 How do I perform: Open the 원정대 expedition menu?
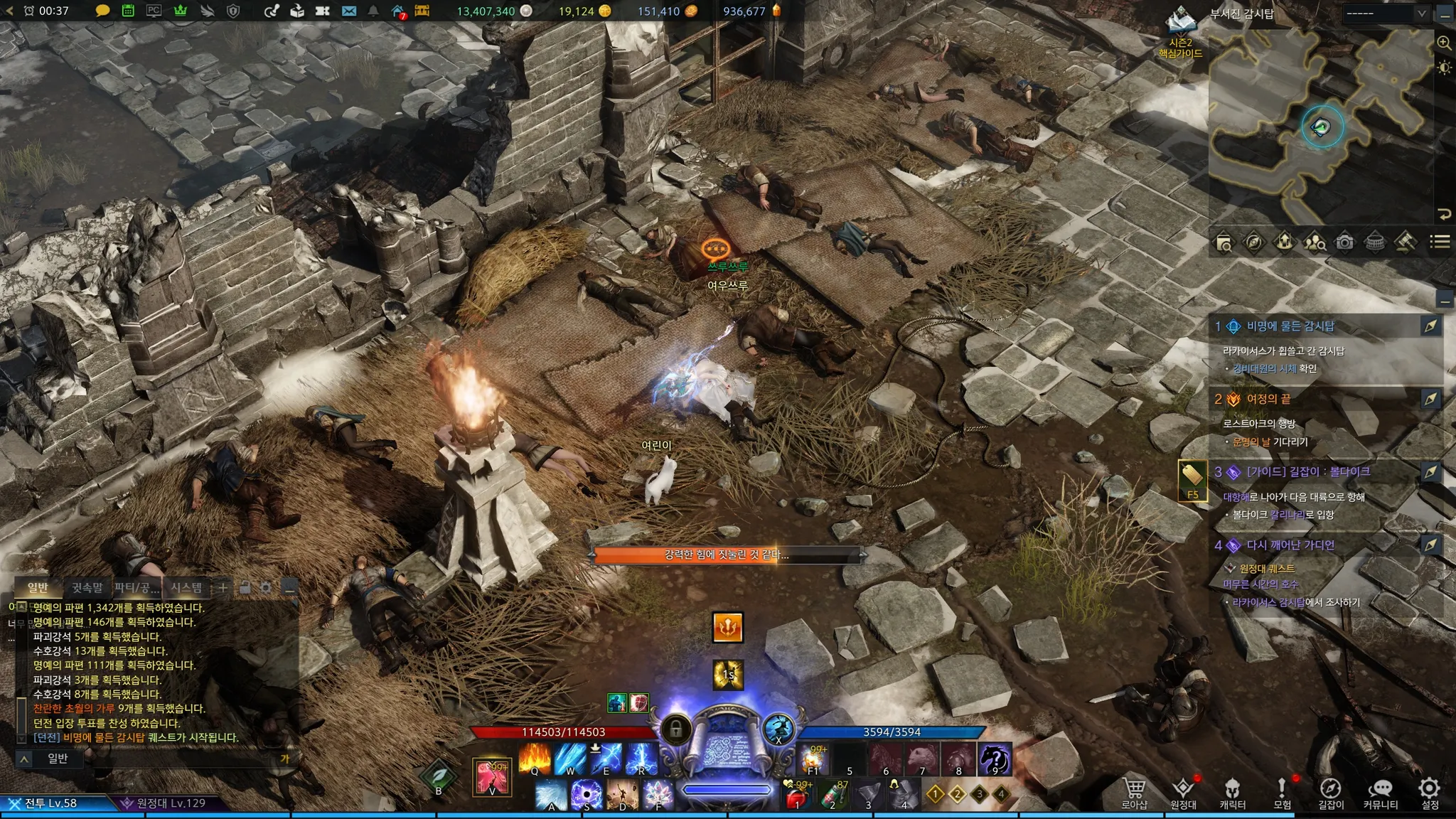(x=1183, y=793)
